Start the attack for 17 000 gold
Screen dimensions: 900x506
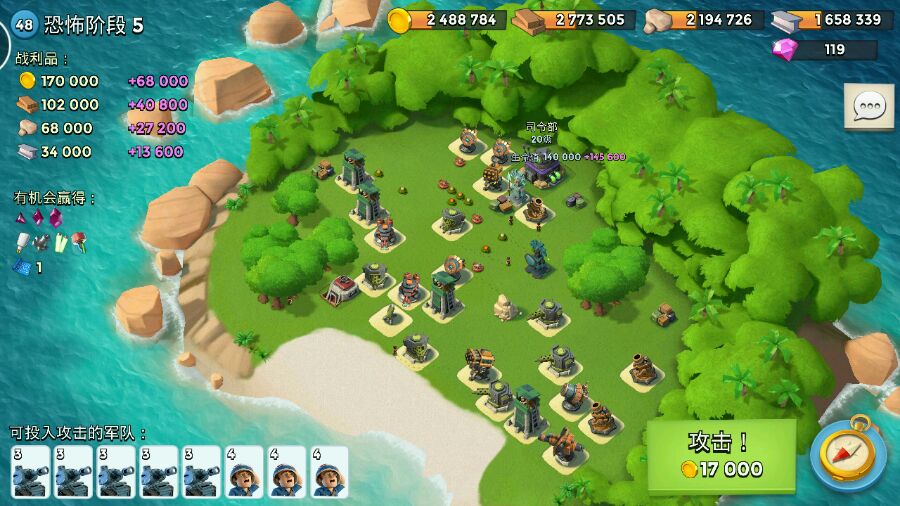pos(721,455)
